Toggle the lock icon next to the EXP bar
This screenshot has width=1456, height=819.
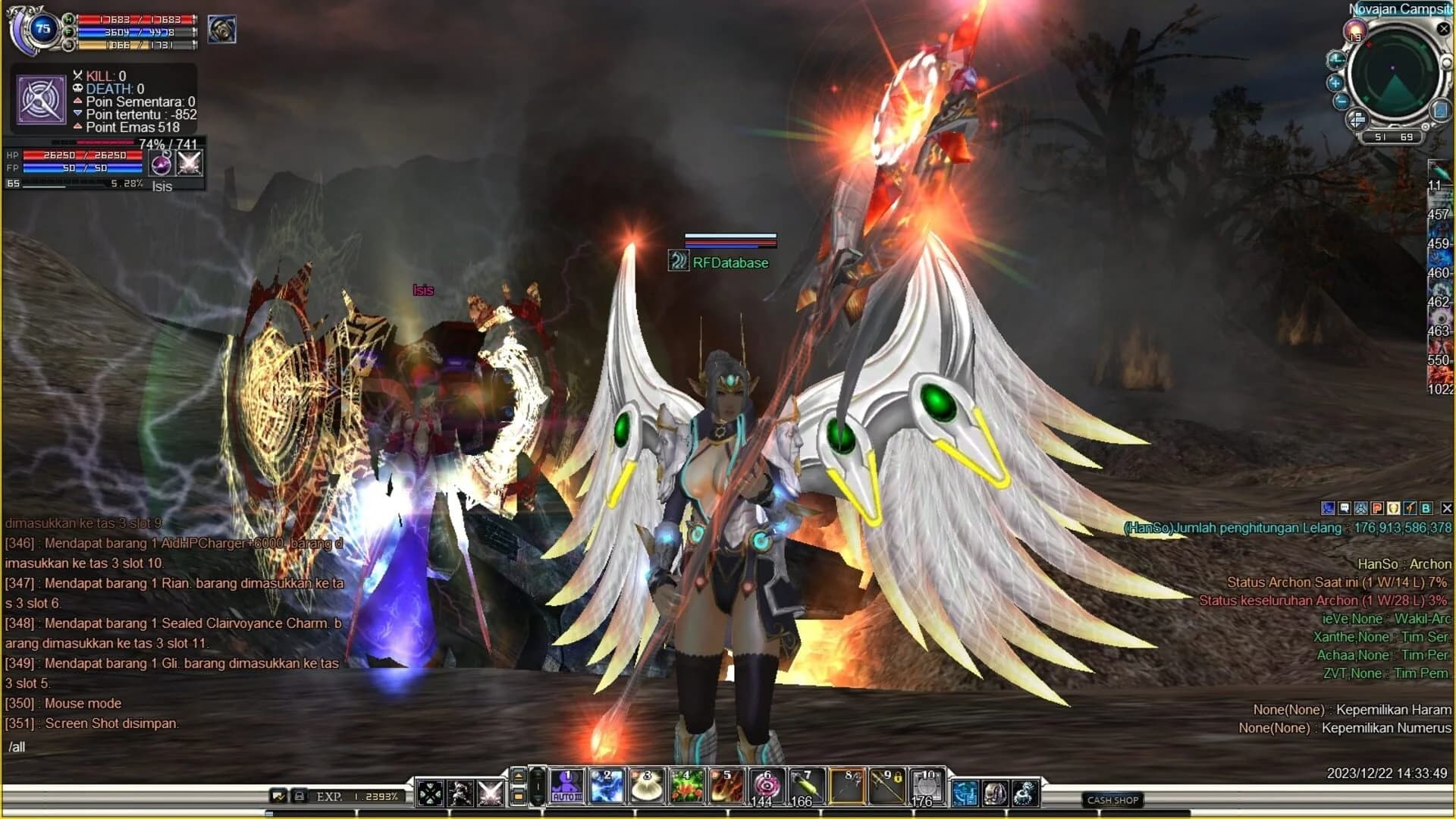[300, 795]
